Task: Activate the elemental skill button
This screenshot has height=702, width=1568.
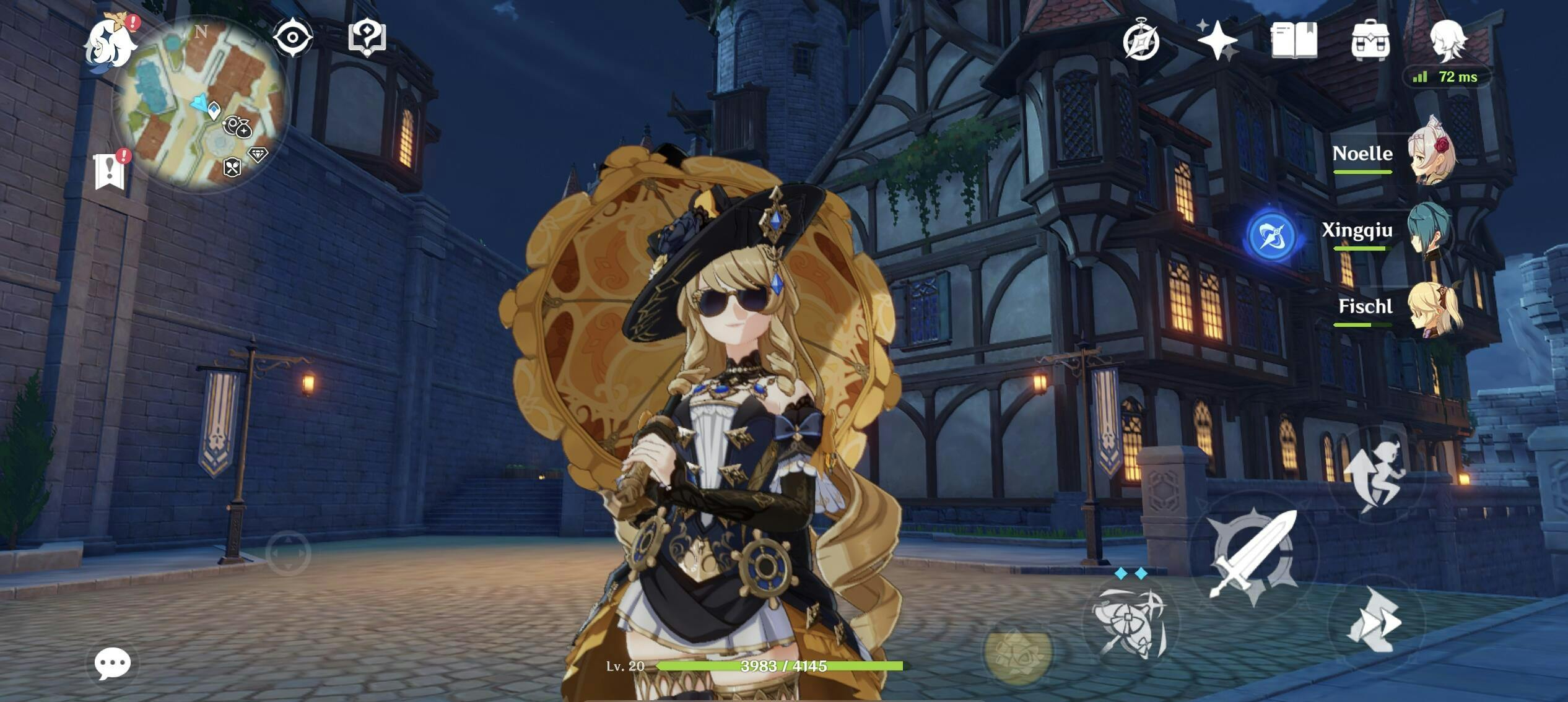Action: coord(1129,622)
